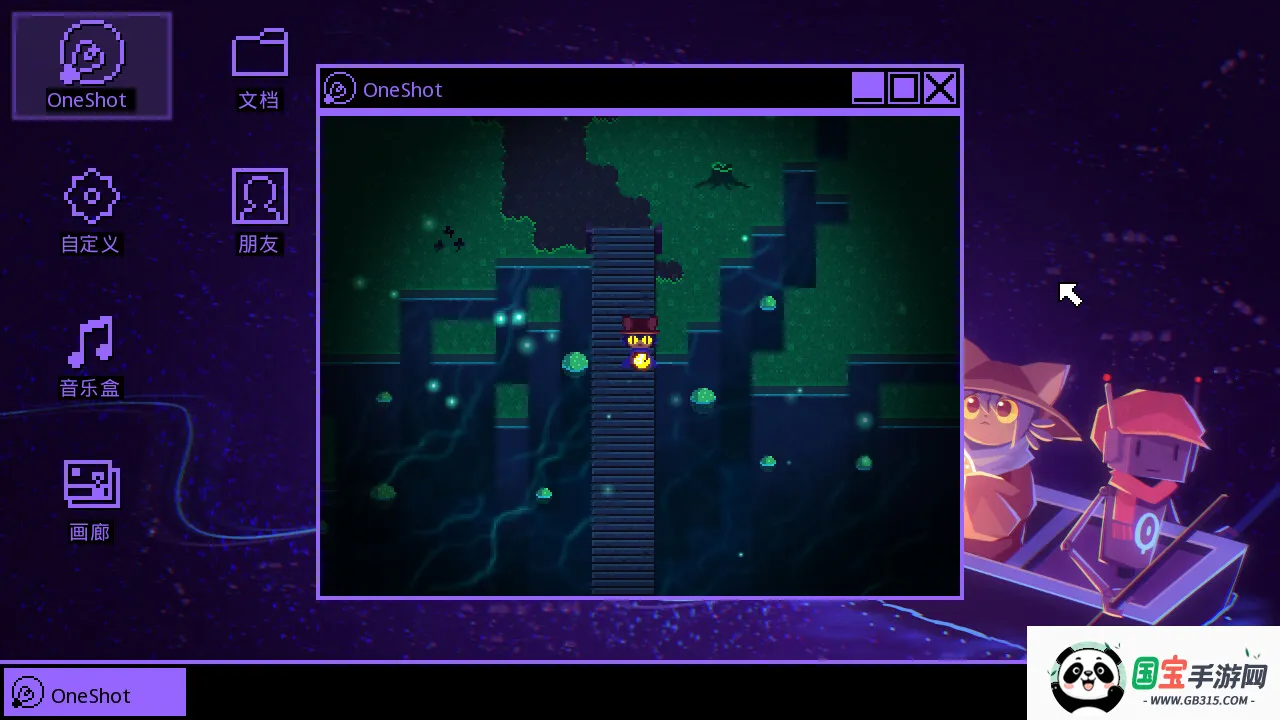Click the long ladder in the game world

(622, 470)
